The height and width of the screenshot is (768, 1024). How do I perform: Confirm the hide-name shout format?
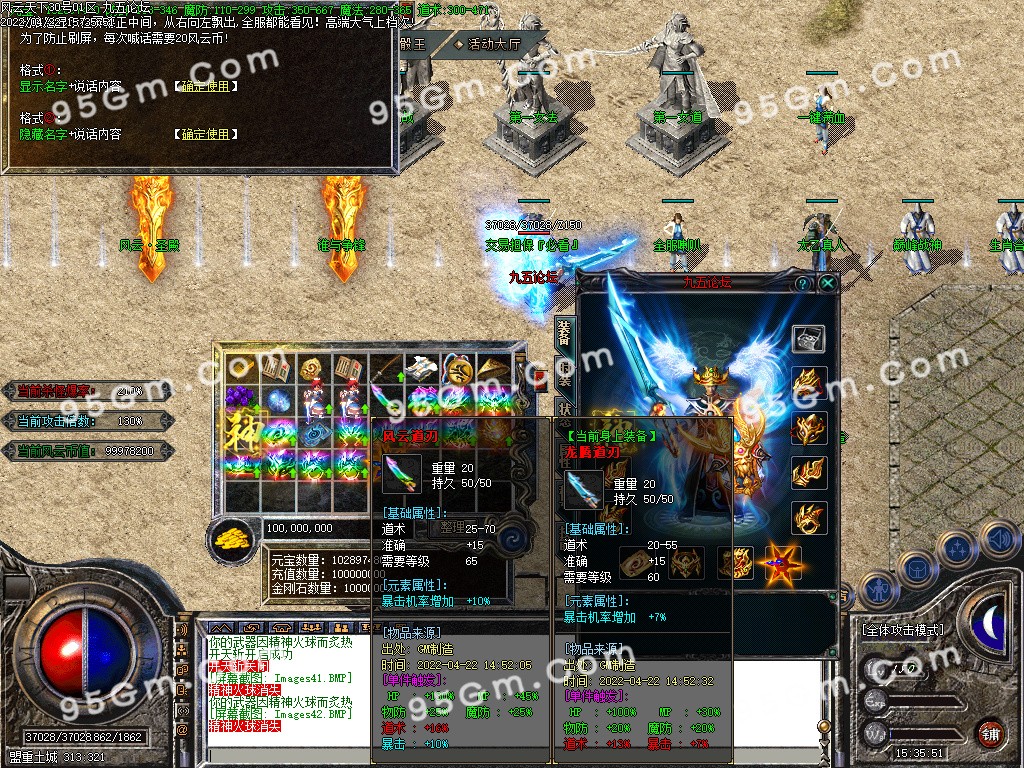pos(206,134)
